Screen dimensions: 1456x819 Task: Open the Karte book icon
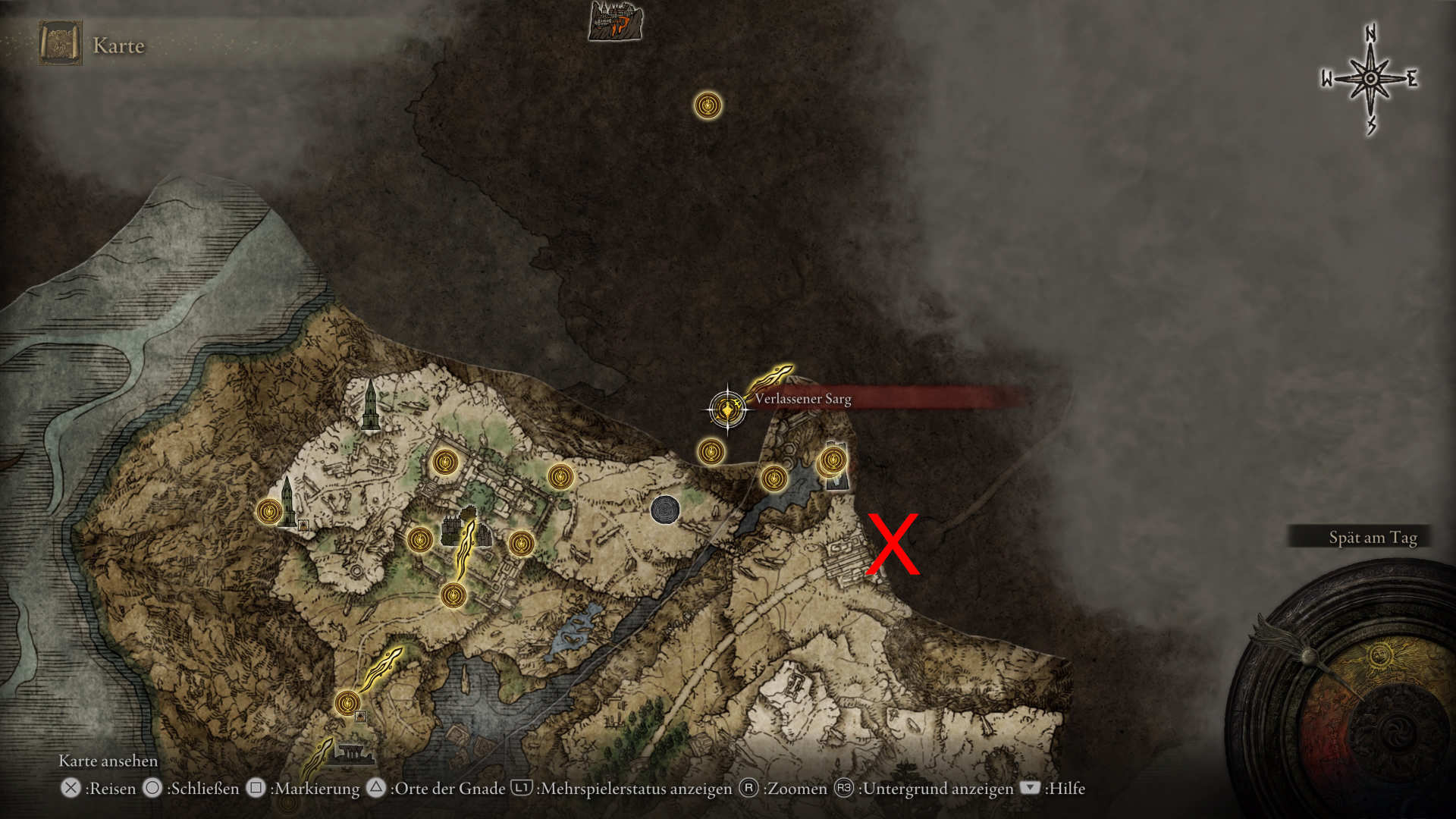tap(60, 44)
